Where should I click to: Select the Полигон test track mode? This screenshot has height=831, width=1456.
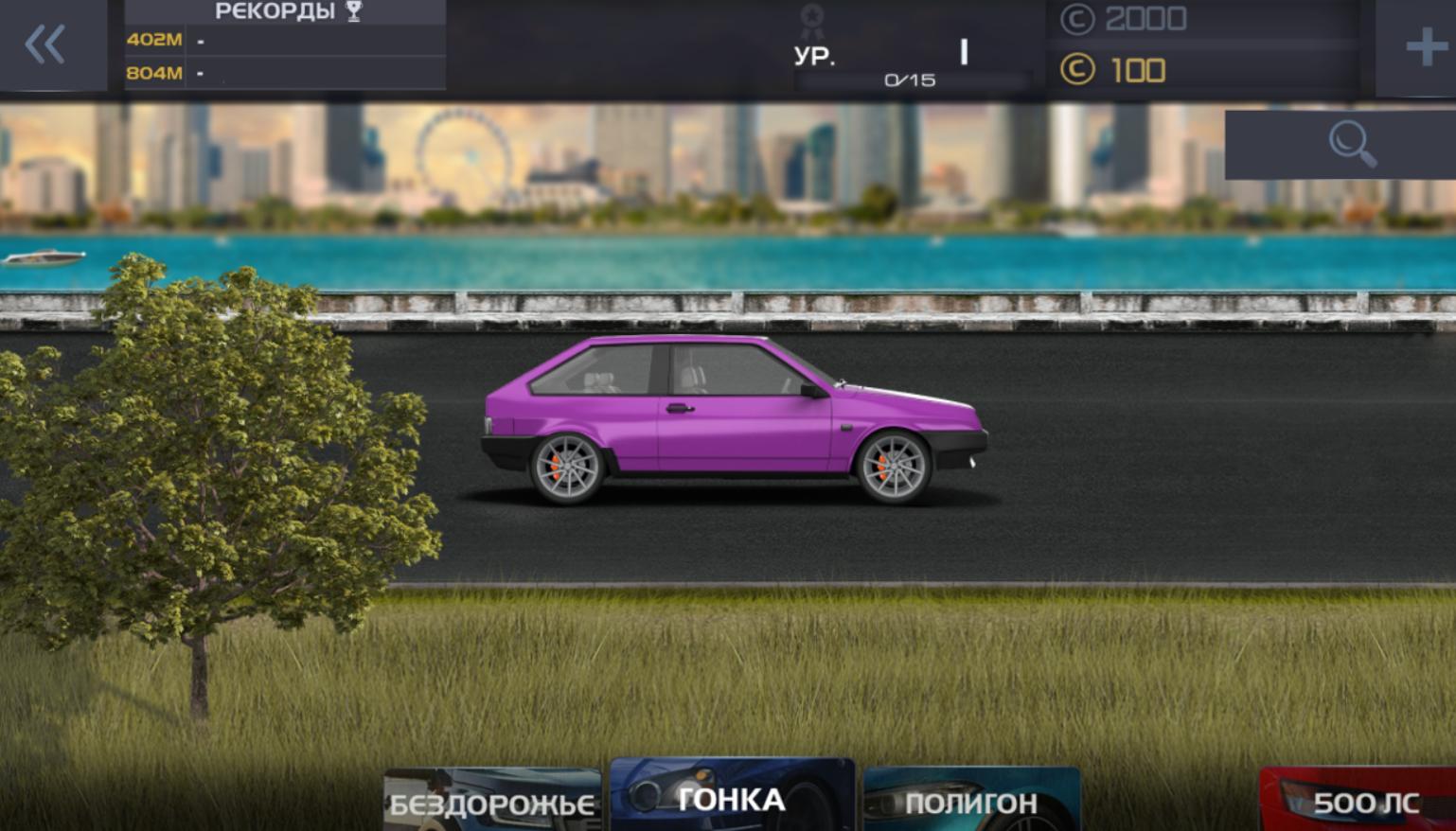tap(971, 802)
